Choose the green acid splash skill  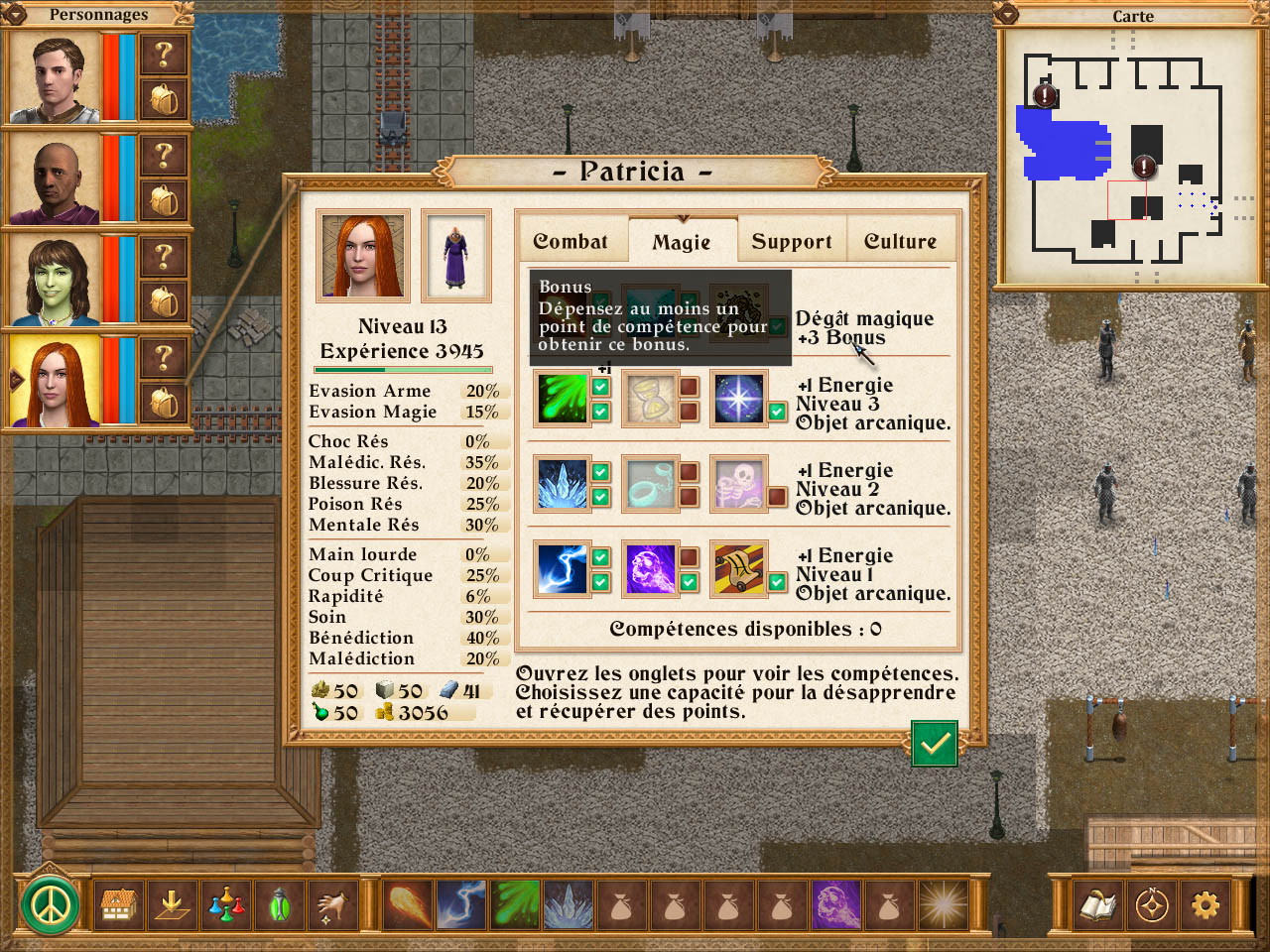pos(562,399)
